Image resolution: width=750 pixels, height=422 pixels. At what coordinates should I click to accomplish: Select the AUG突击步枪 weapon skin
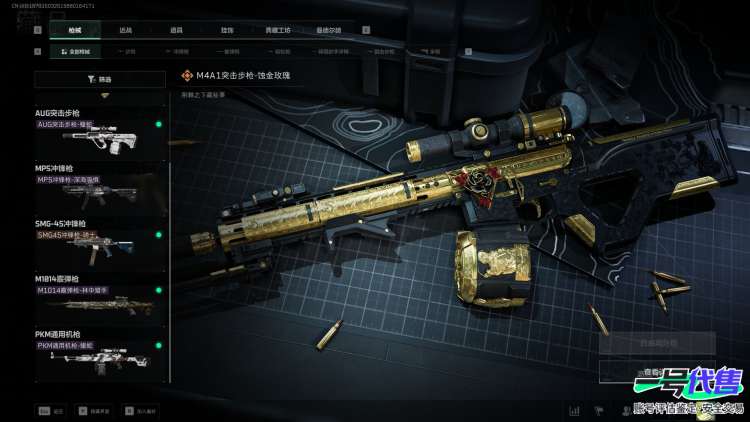(x=99, y=131)
